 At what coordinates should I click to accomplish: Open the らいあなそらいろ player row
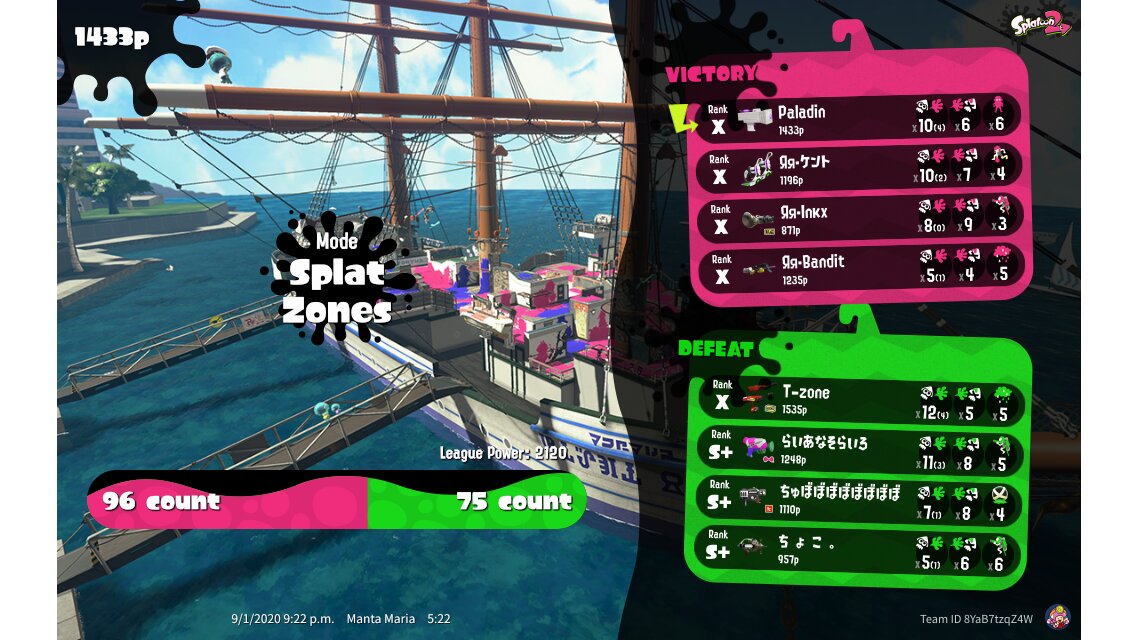tap(860, 449)
